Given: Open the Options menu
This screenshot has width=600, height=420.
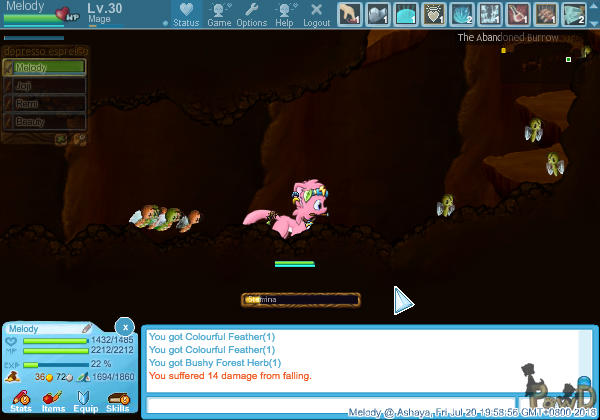Looking at the screenshot, I should tap(251, 14).
